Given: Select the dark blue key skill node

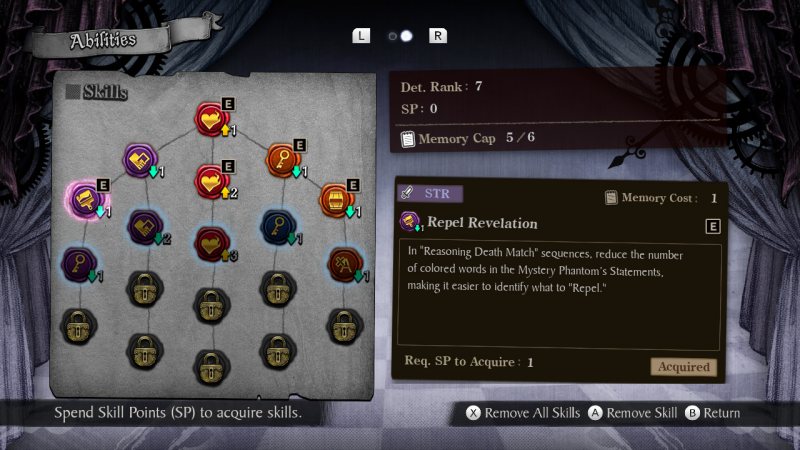Looking at the screenshot, I should click(x=276, y=226).
